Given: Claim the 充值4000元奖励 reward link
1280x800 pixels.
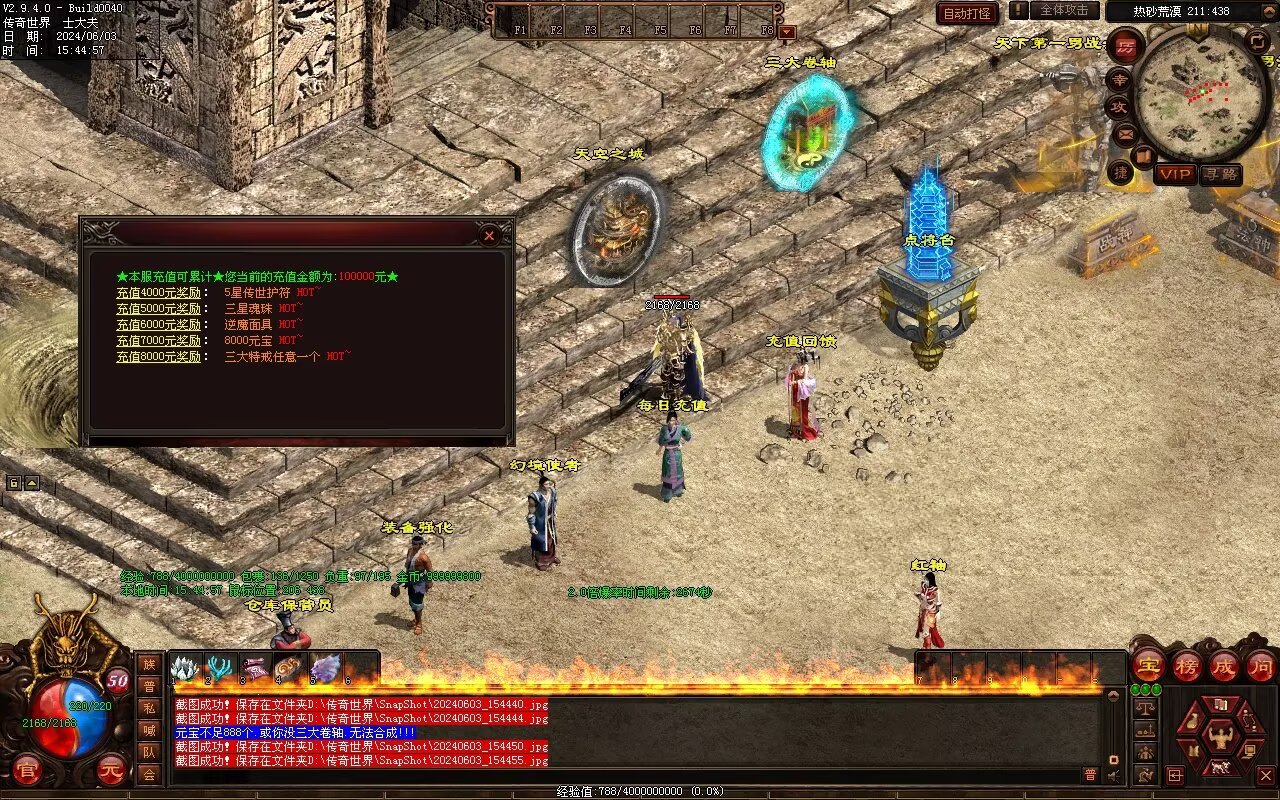Looking at the screenshot, I should point(158,293).
